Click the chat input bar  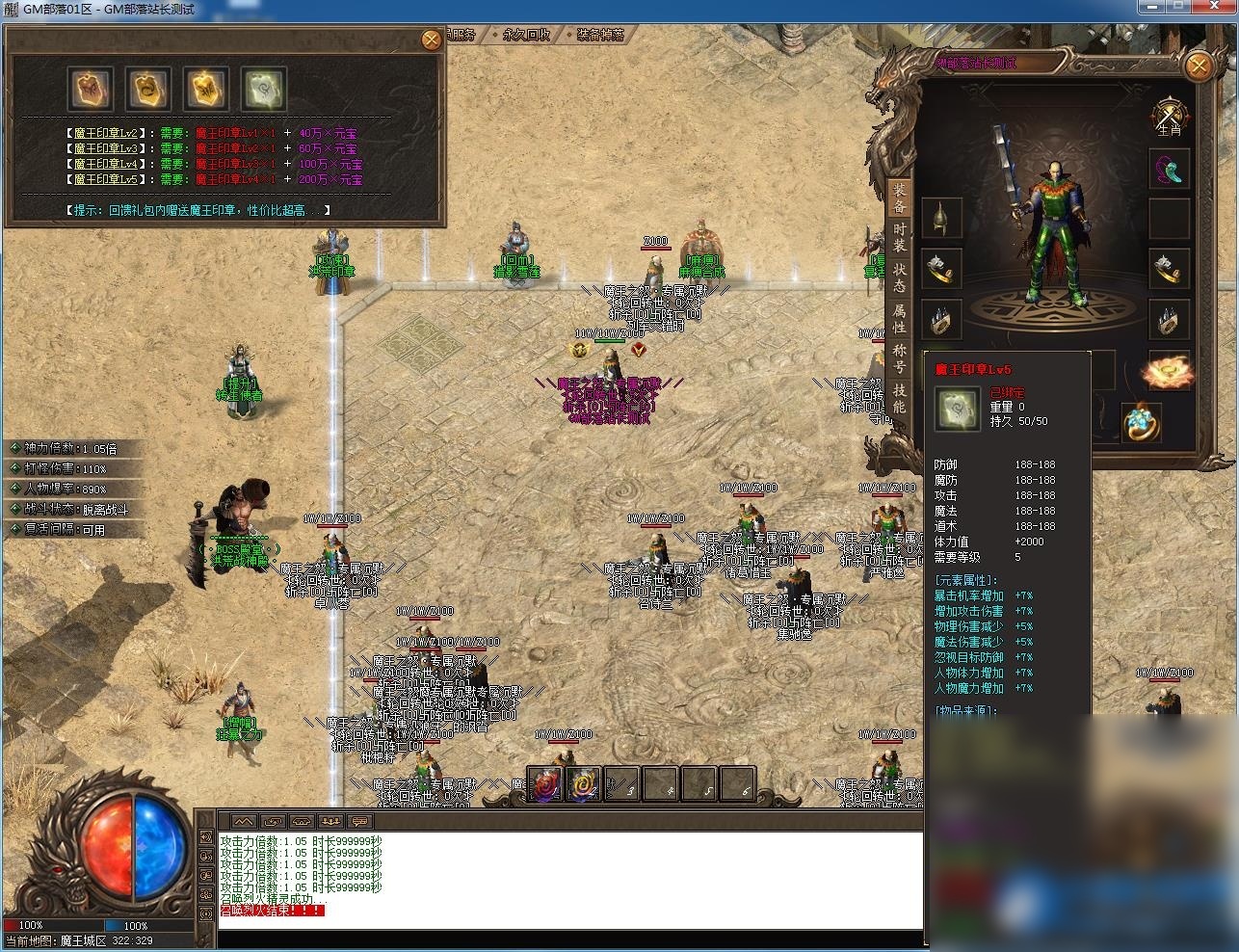[x=568, y=939]
